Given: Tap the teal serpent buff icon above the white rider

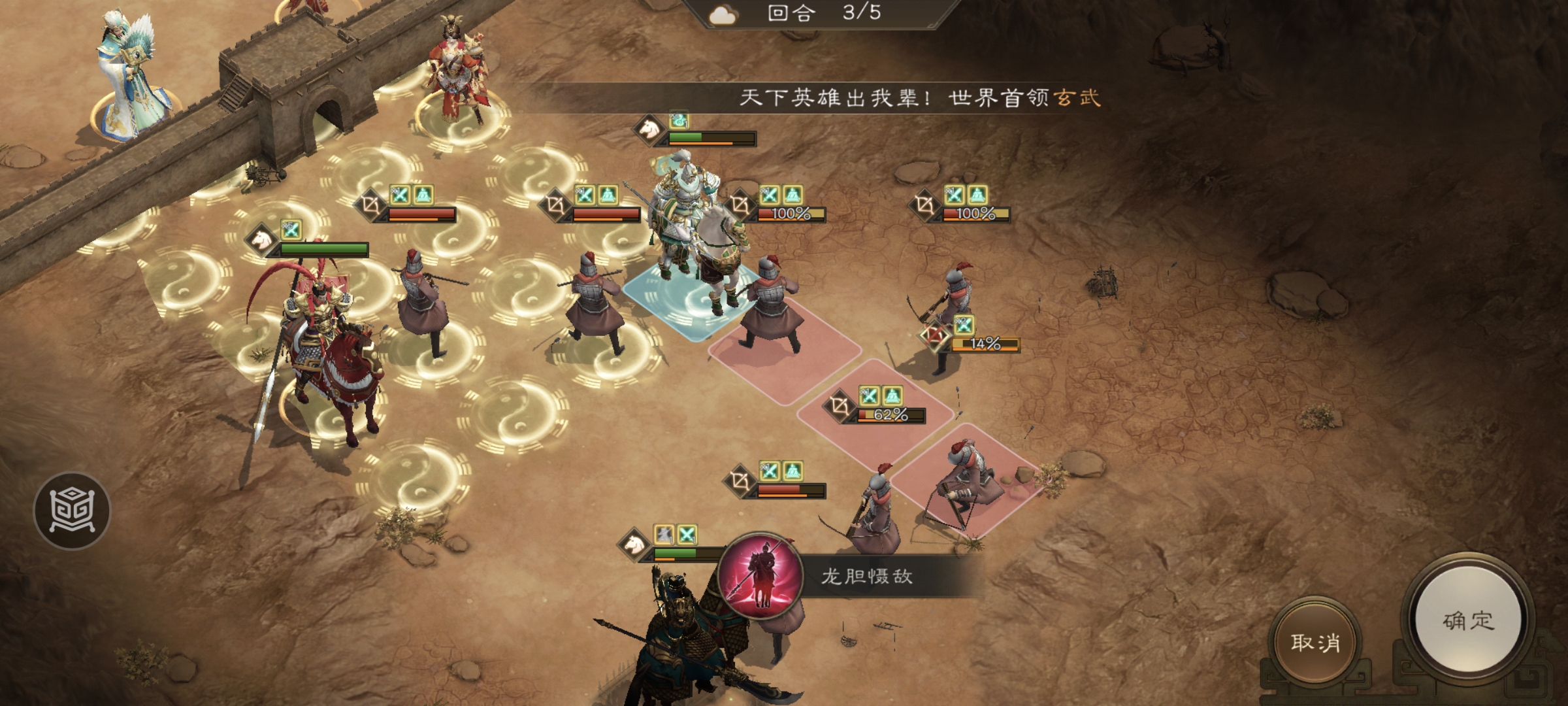Looking at the screenshot, I should pos(679,121).
